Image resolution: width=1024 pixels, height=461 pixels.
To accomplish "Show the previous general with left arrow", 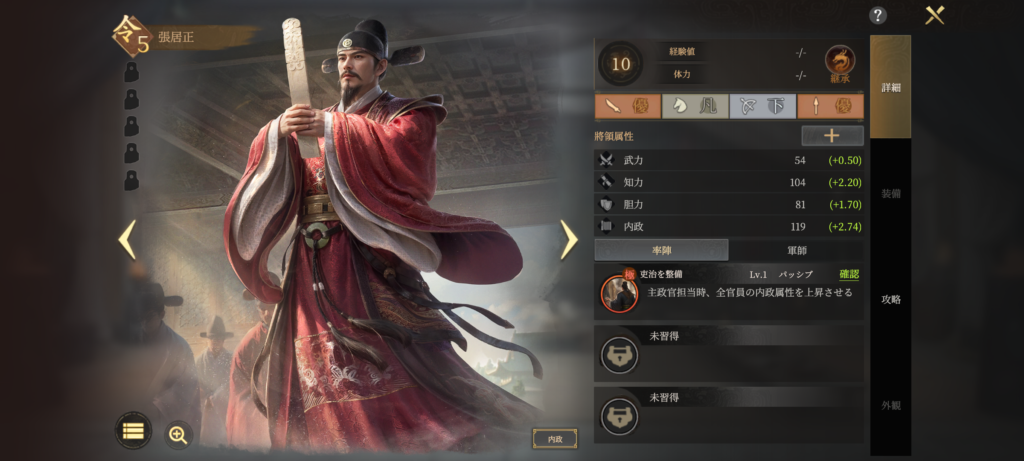I will pyautogui.click(x=127, y=239).
